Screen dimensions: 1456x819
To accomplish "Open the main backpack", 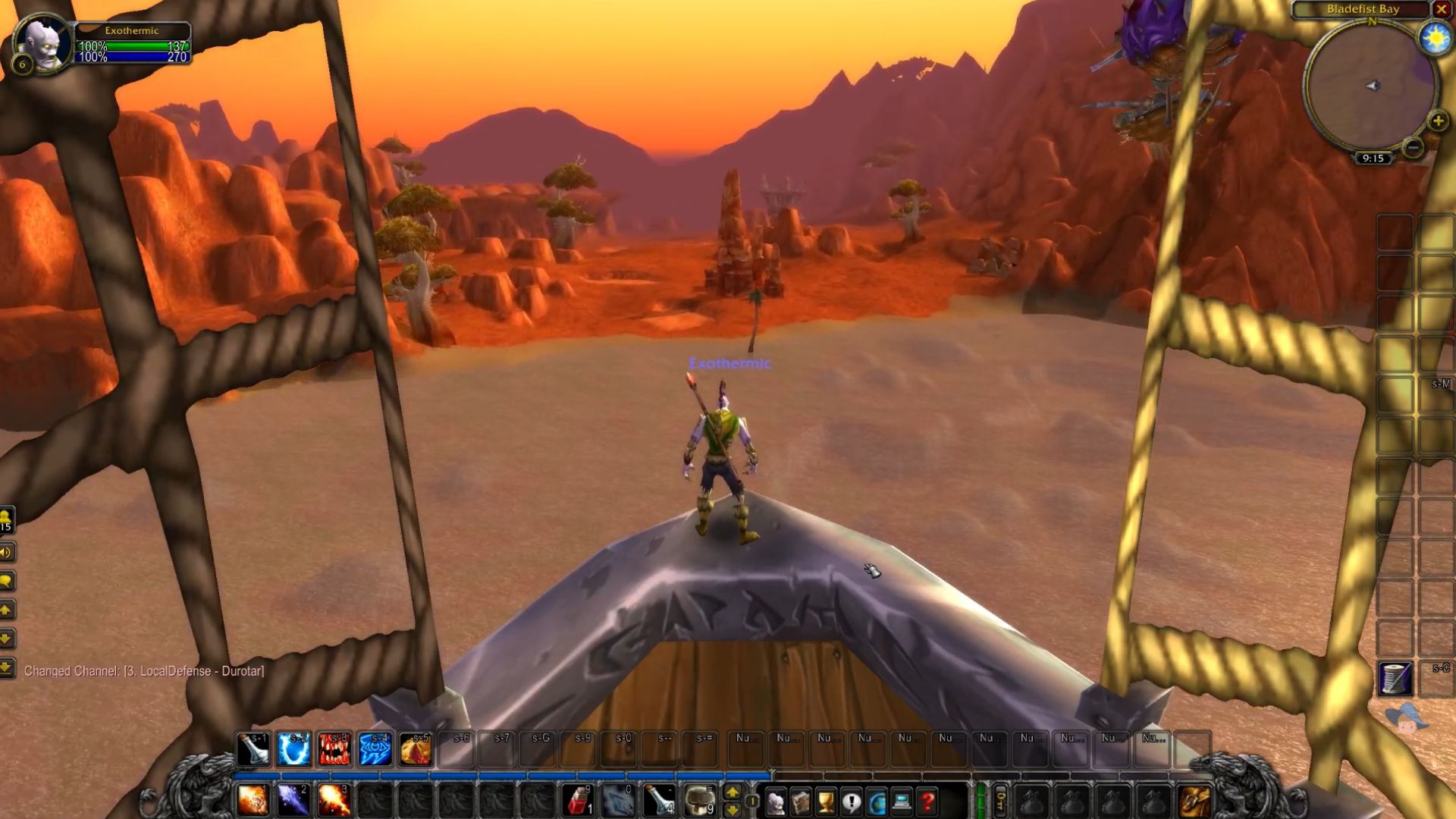I will (x=1195, y=802).
